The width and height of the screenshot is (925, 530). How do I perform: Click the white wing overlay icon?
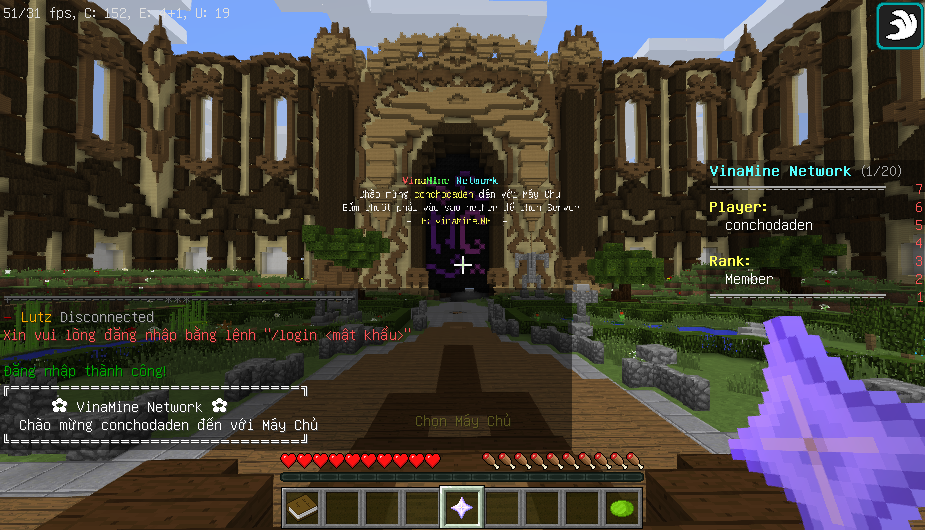[x=899, y=26]
